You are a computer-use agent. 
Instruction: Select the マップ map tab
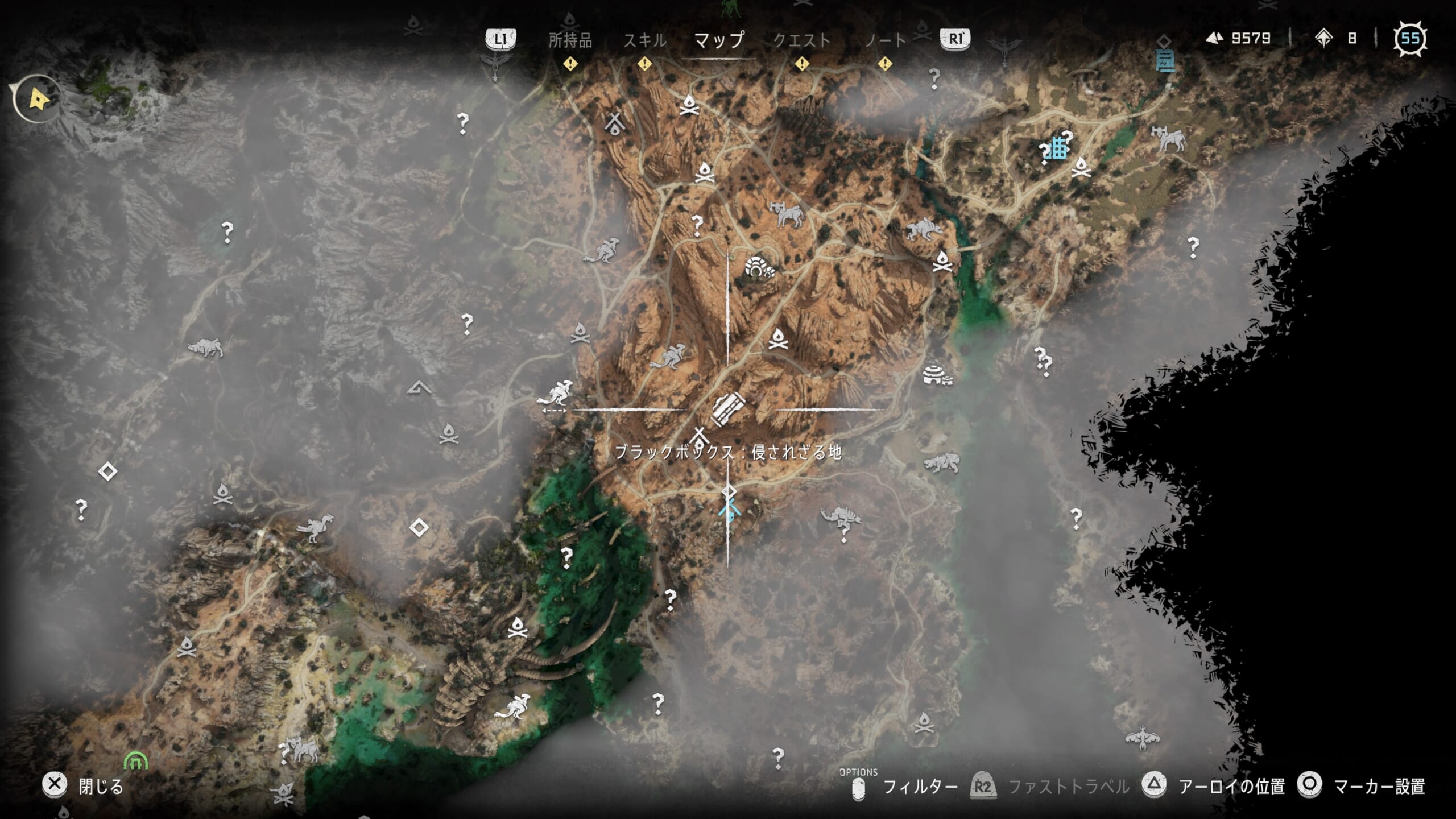tap(719, 40)
